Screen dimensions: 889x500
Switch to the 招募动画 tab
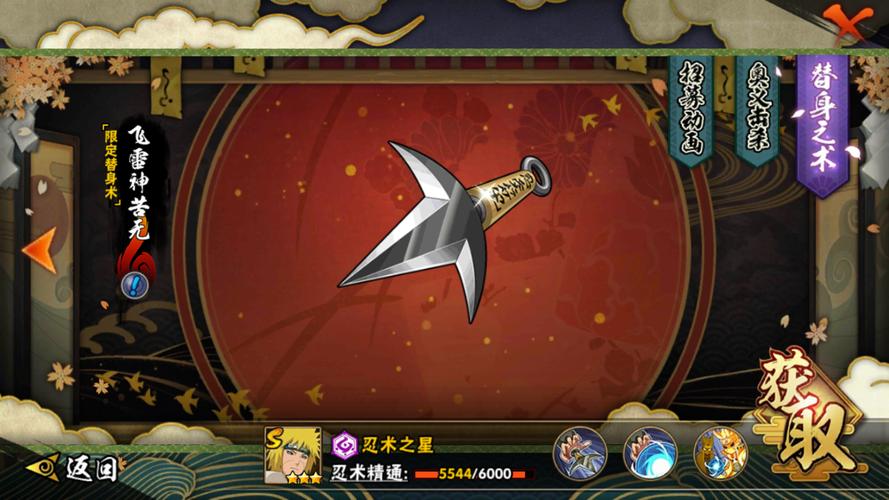pyautogui.click(x=692, y=108)
